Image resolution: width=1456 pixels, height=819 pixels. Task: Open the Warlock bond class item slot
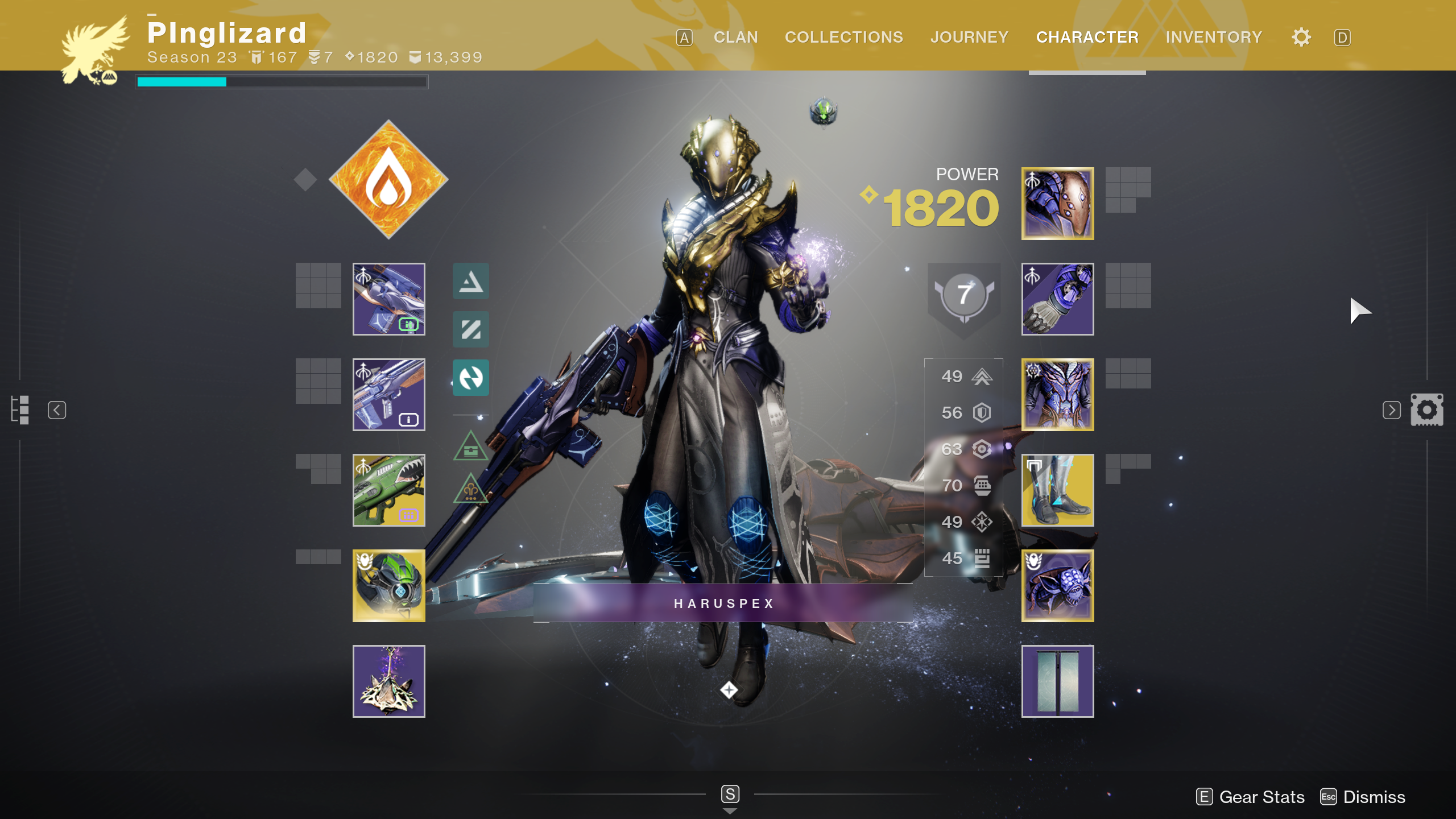coord(1057,586)
